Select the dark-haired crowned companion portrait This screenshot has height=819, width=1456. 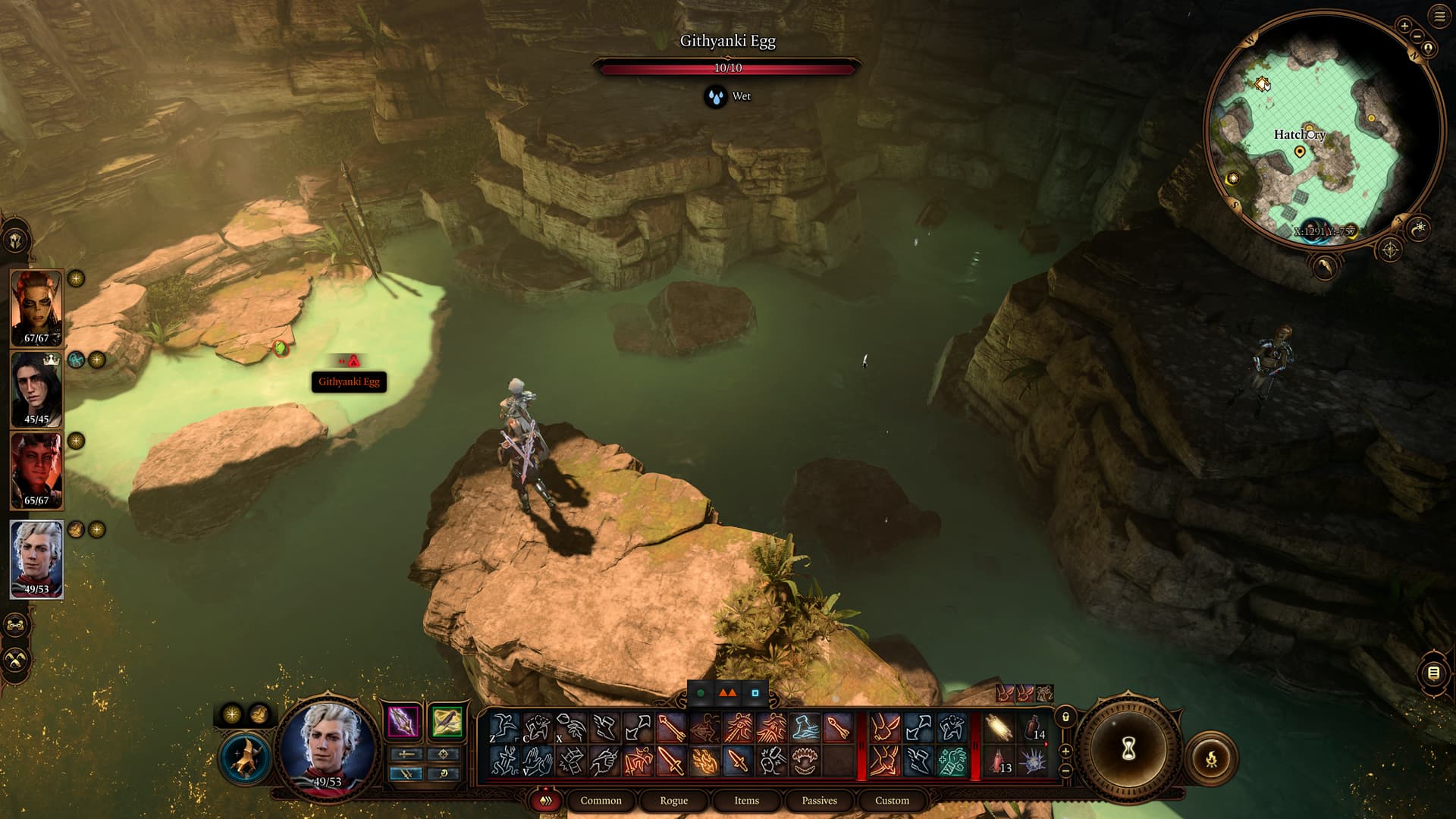[36, 389]
